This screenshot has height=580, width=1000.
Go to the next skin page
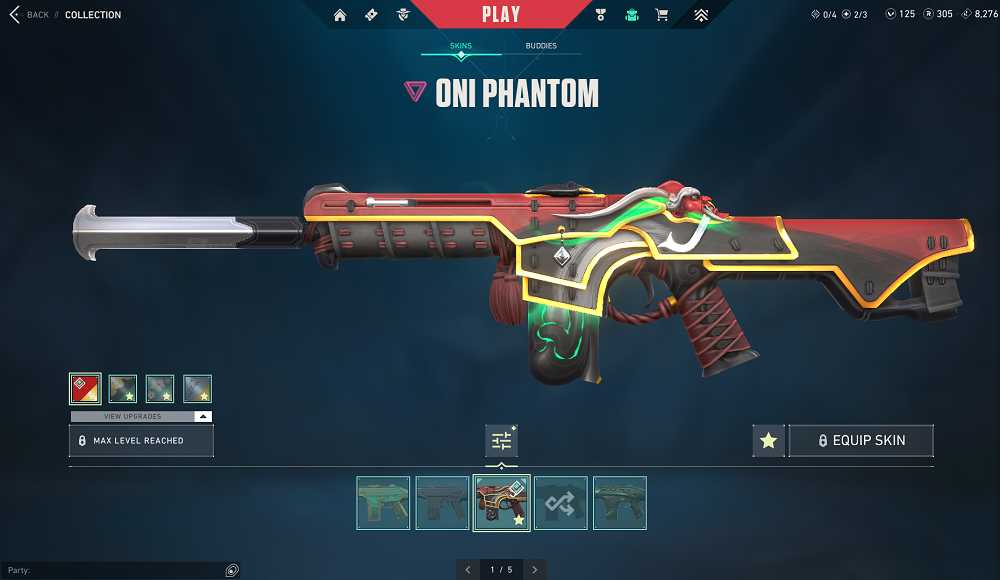click(535, 569)
